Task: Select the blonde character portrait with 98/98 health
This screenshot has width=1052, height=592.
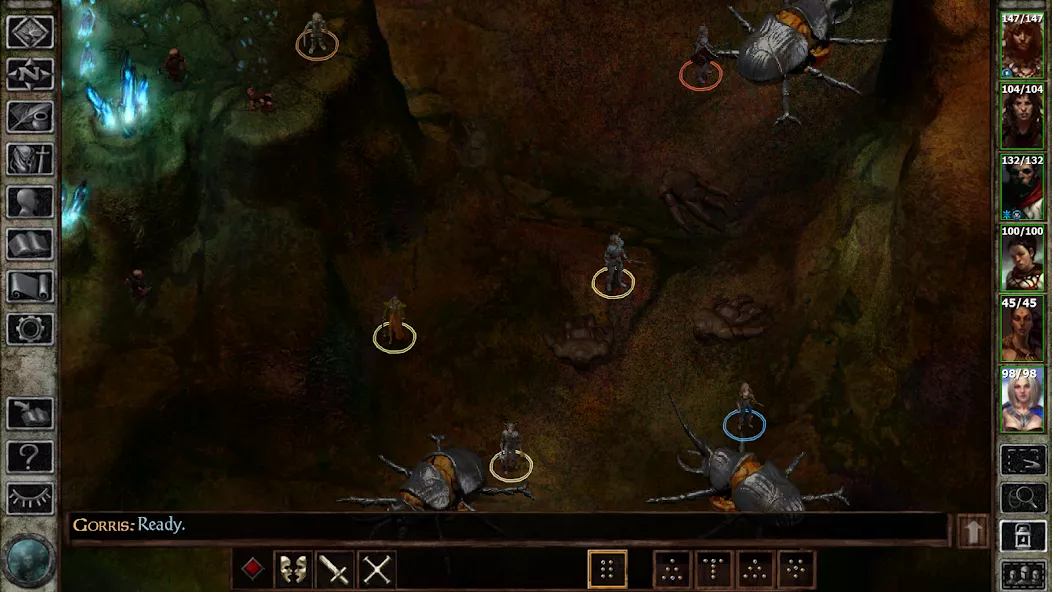Action: pos(1022,400)
